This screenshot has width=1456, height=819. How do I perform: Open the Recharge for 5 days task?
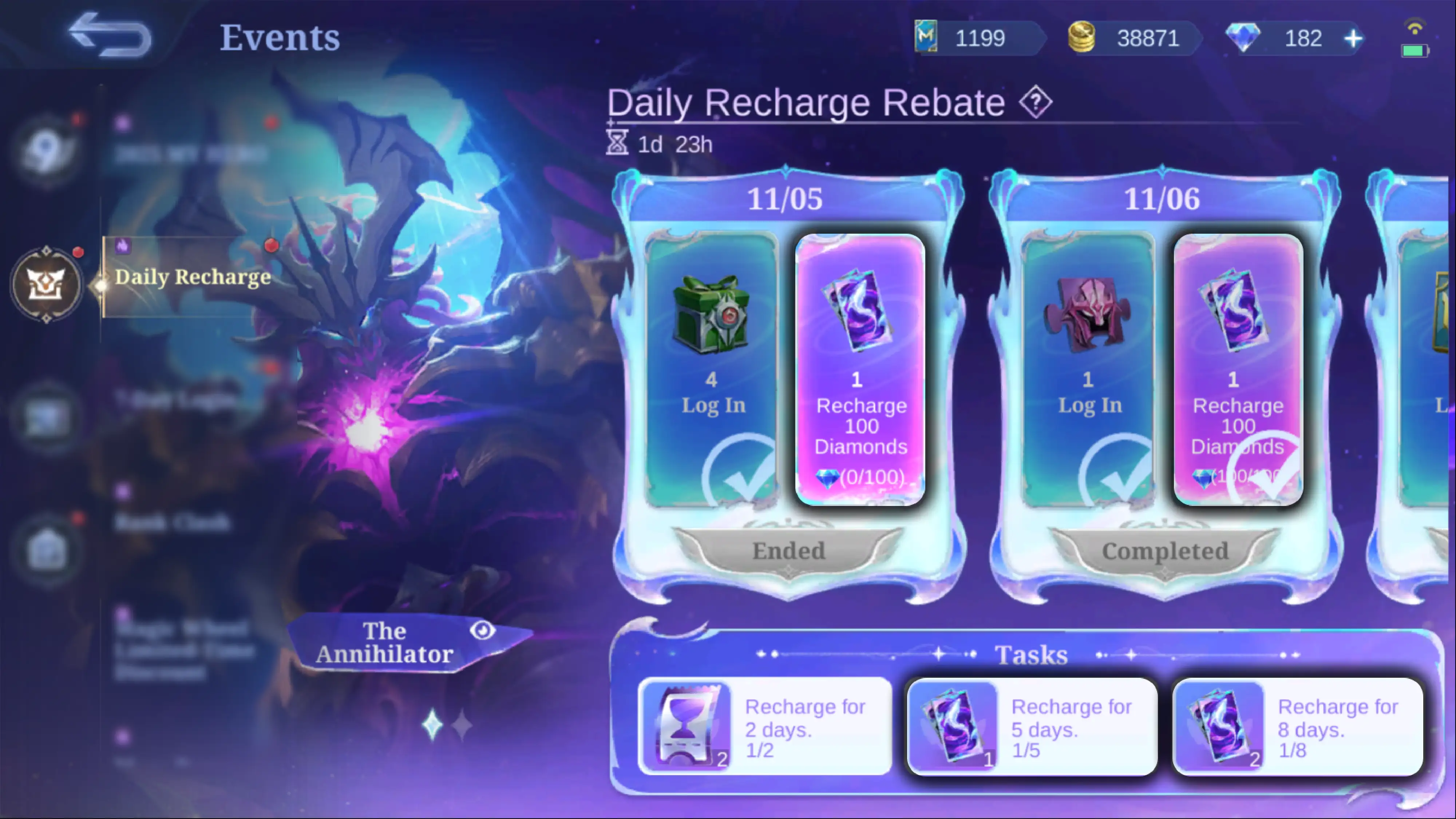click(x=1032, y=727)
